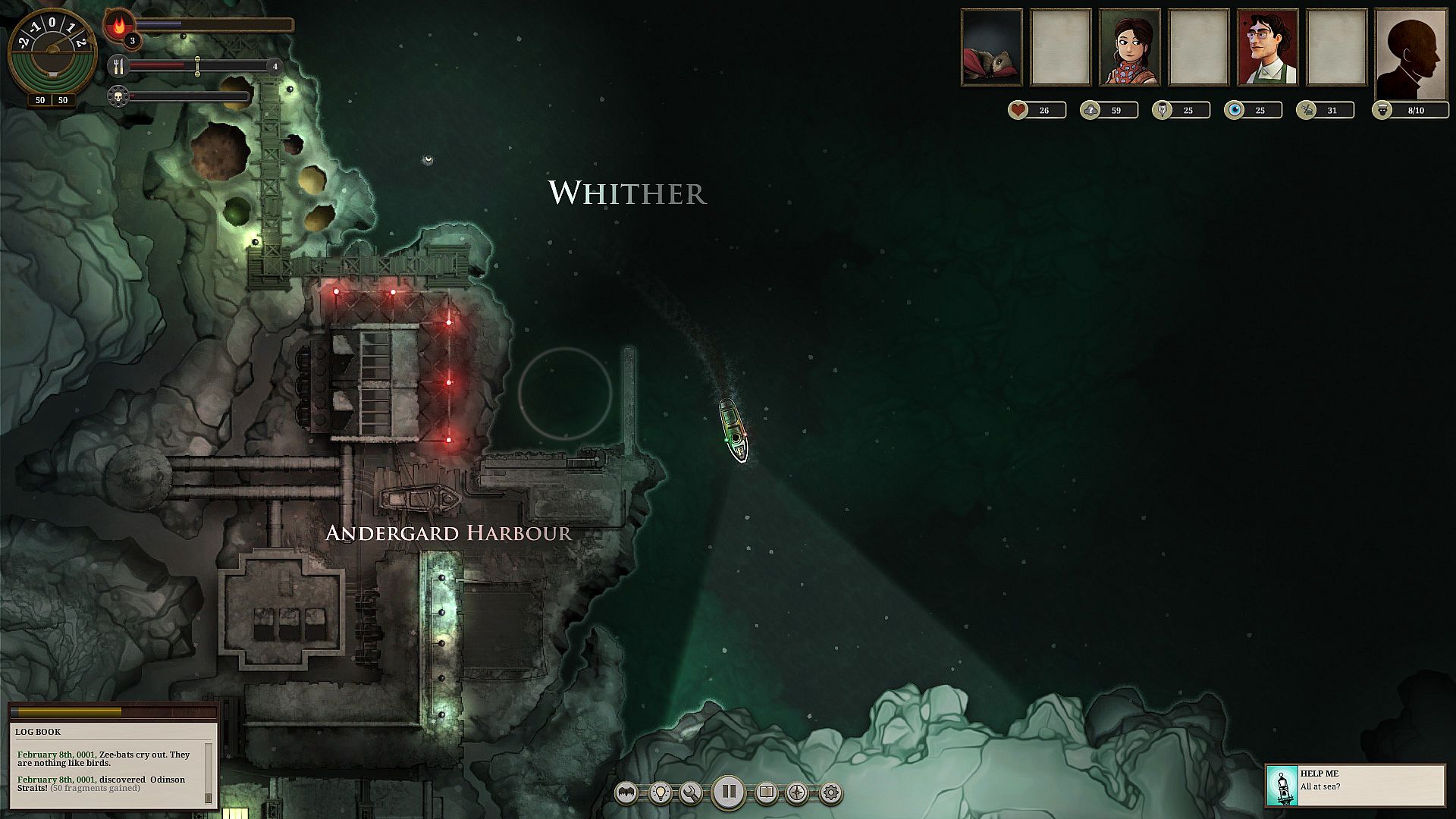
Task: Open the journal with the open book icon
Action: tap(767, 793)
